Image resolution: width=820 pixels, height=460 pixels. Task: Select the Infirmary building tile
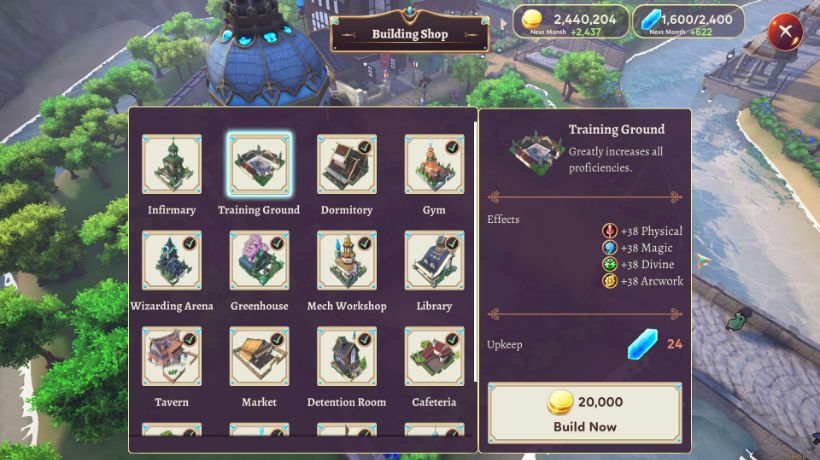(171, 165)
